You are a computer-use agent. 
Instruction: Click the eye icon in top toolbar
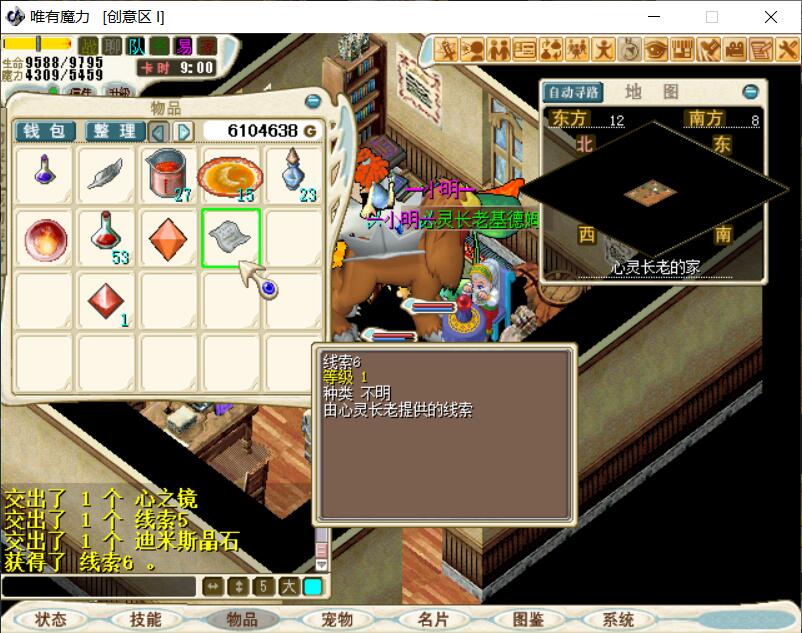tap(656, 48)
